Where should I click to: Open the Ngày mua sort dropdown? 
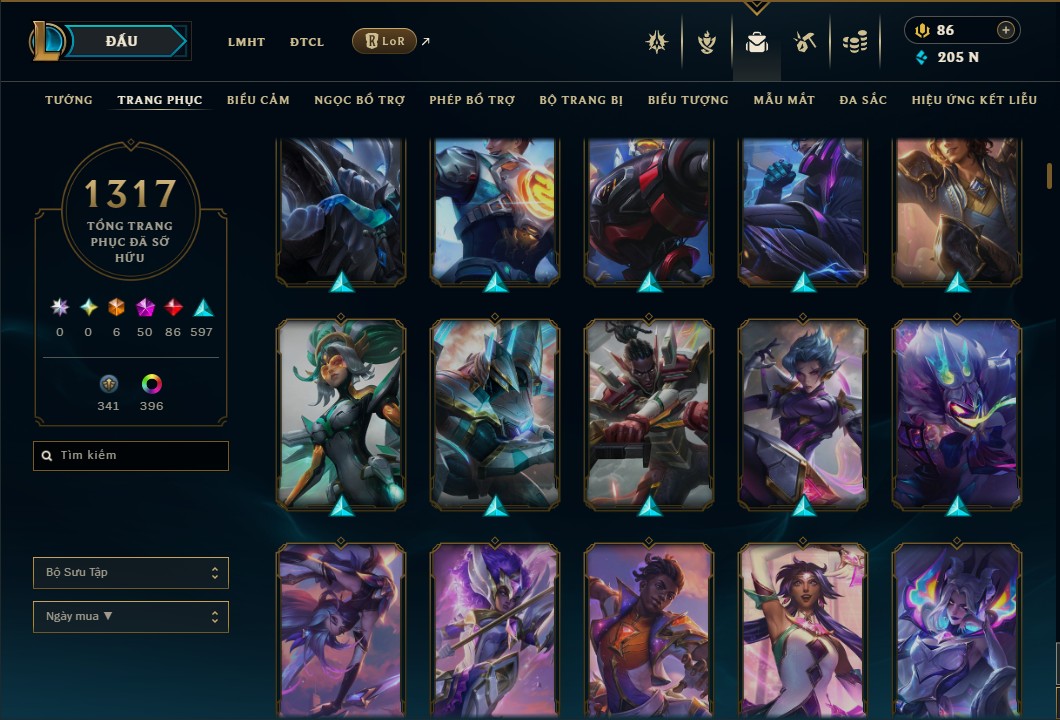131,616
